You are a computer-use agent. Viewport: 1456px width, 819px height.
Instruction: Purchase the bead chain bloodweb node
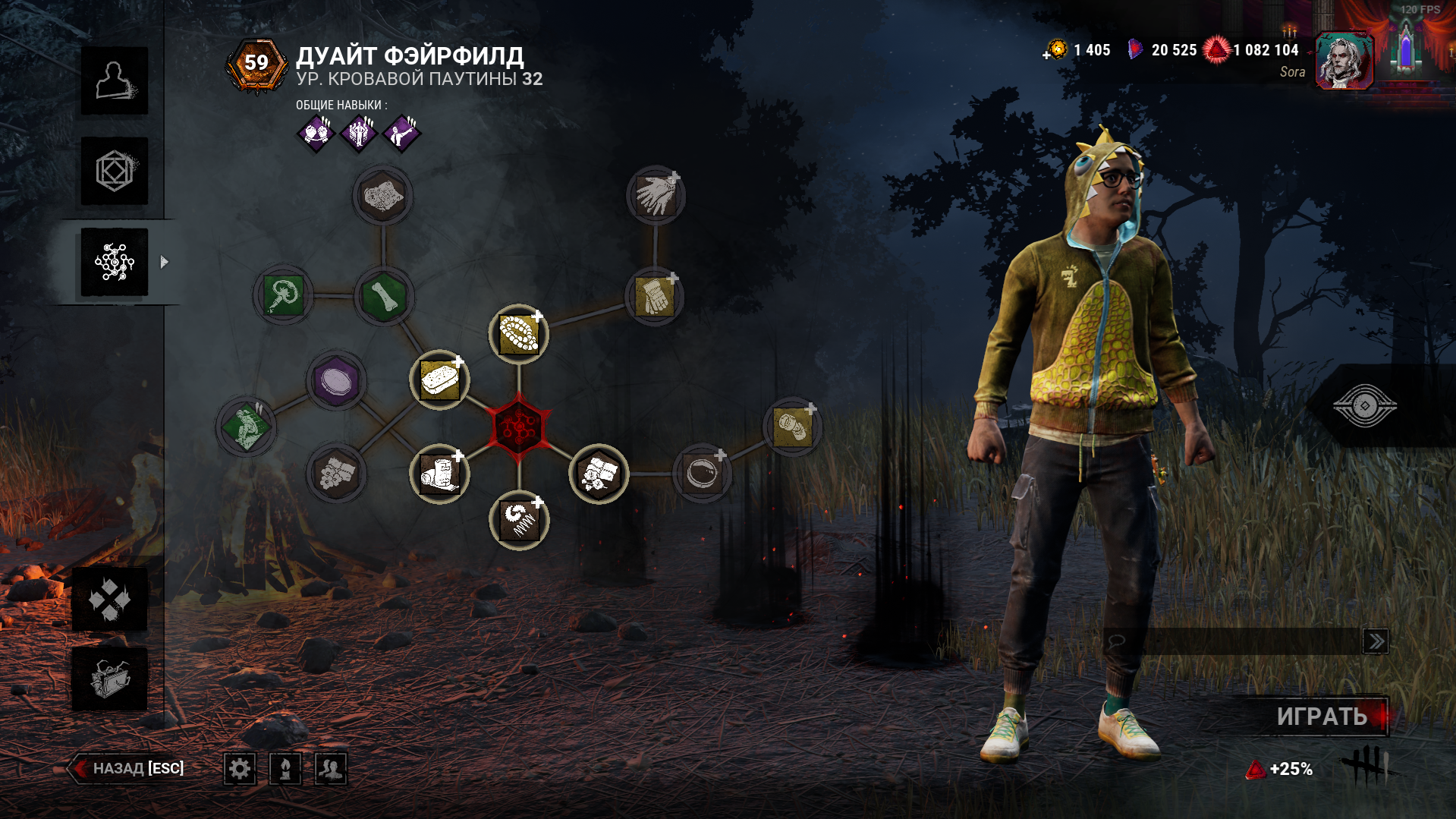tap(519, 334)
